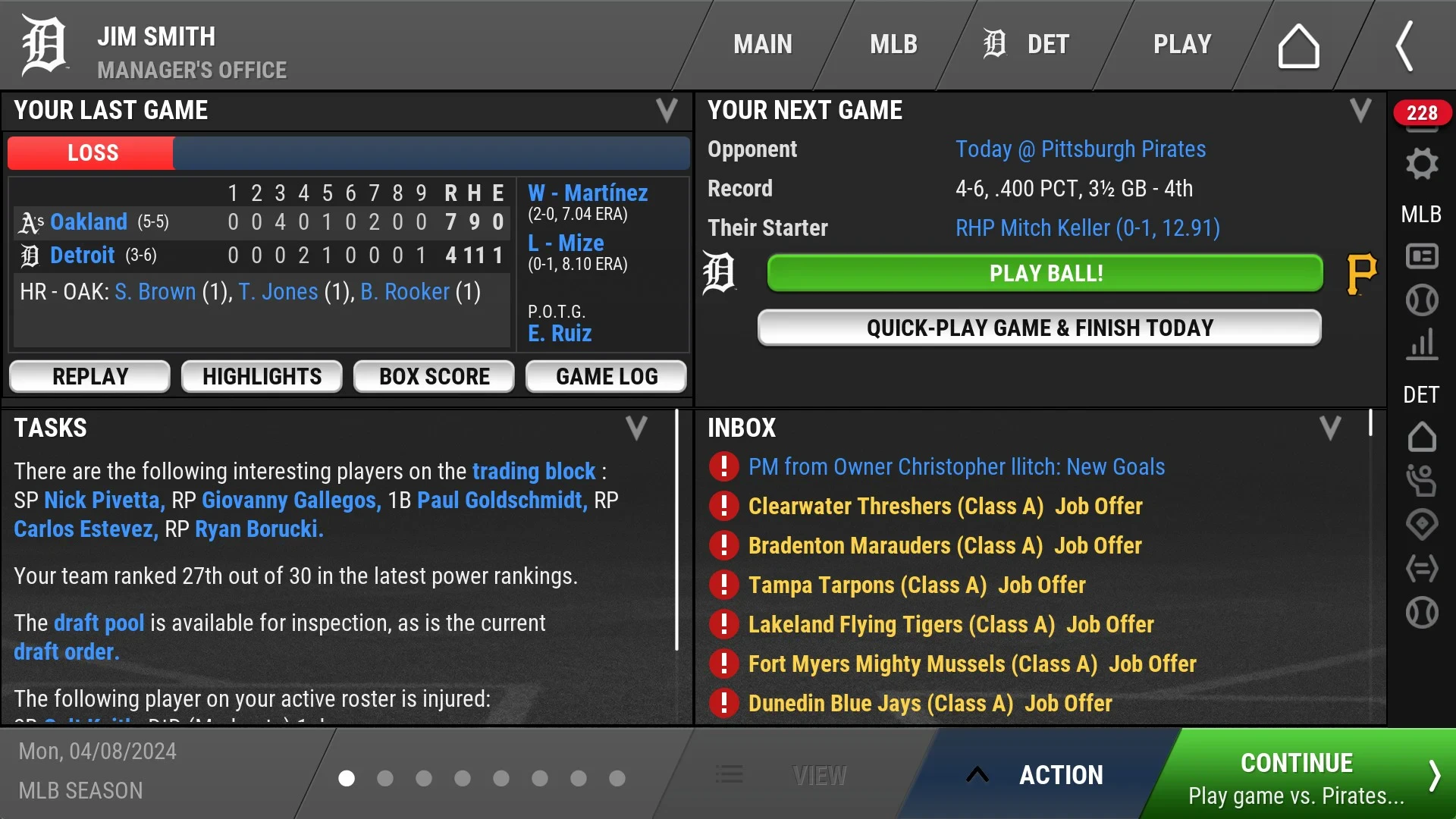Open the DET team menu
The image size is (1456, 819).
tap(1027, 45)
